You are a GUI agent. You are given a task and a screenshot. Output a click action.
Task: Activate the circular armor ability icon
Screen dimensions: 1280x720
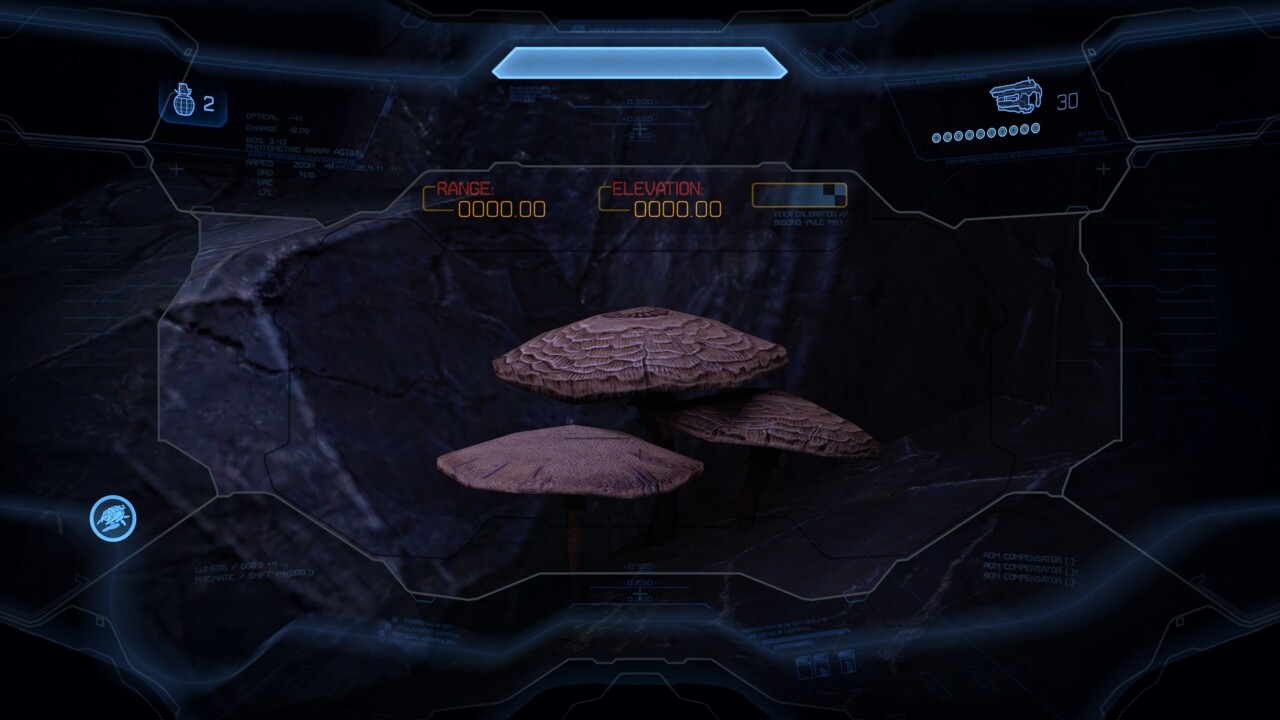point(113,519)
